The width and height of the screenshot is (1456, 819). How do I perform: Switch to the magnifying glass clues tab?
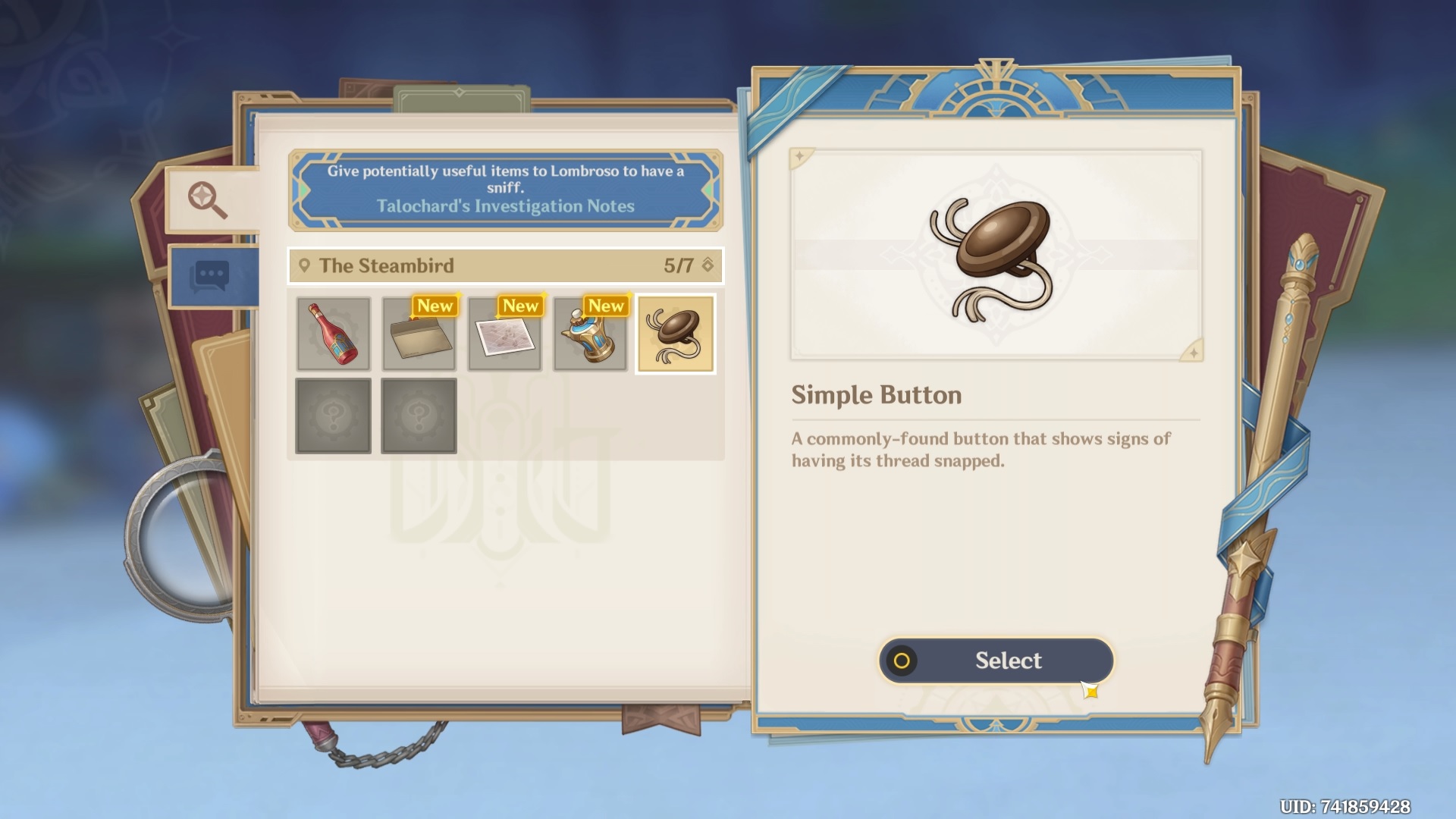coord(208,199)
